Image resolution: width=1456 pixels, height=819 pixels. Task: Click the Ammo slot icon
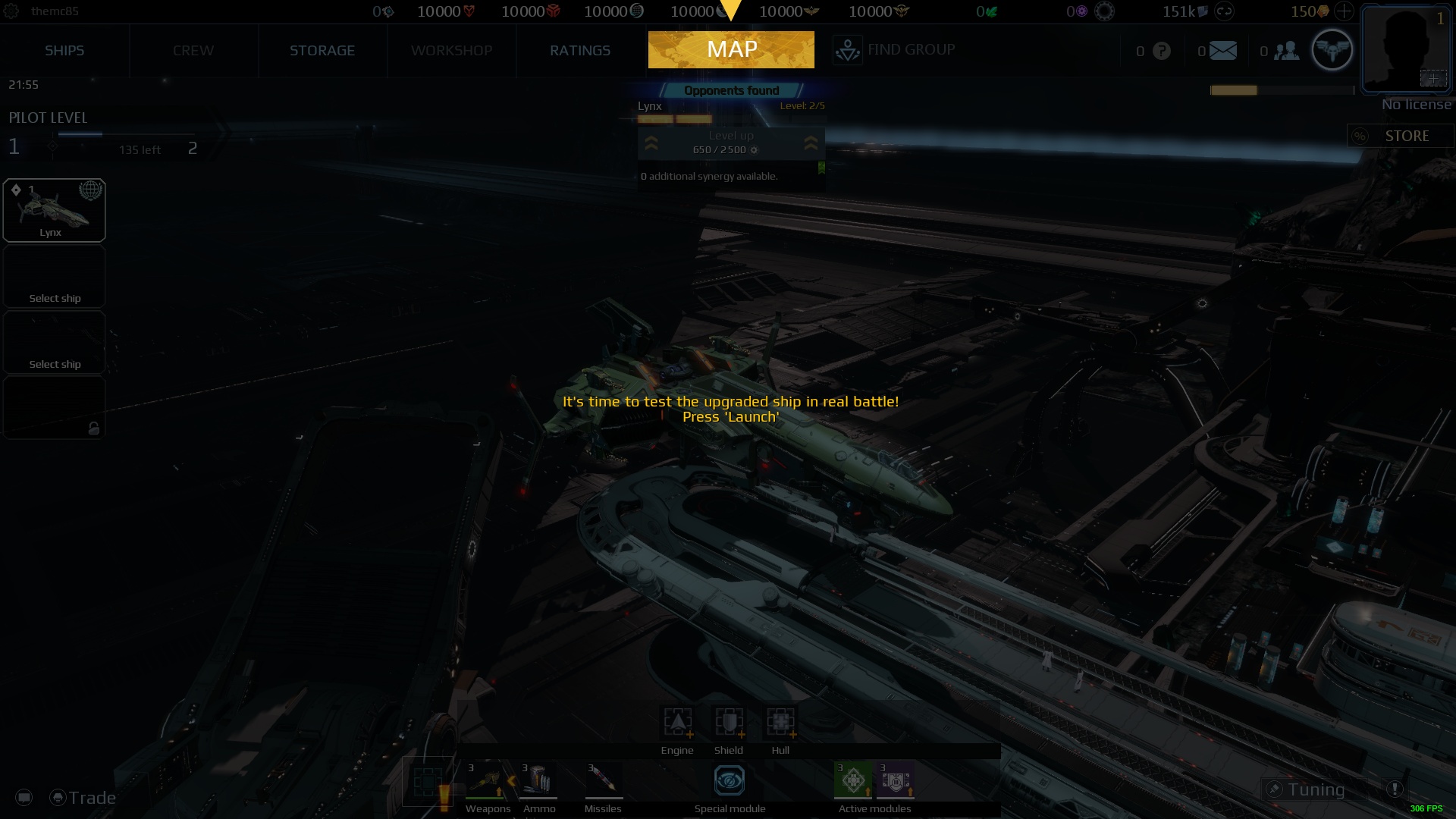(x=539, y=780)
